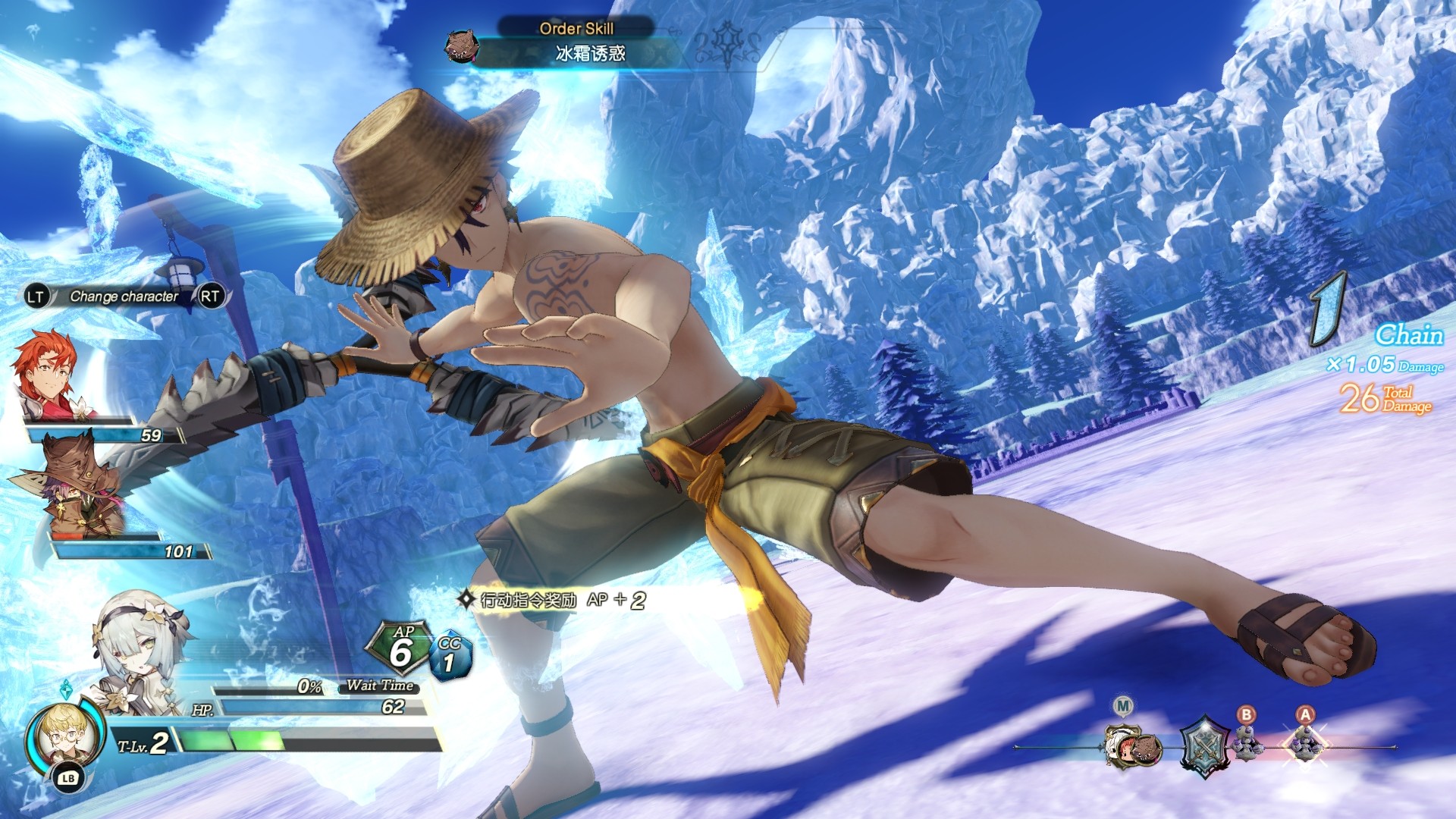Click the Change character label

tap(124, 297)
